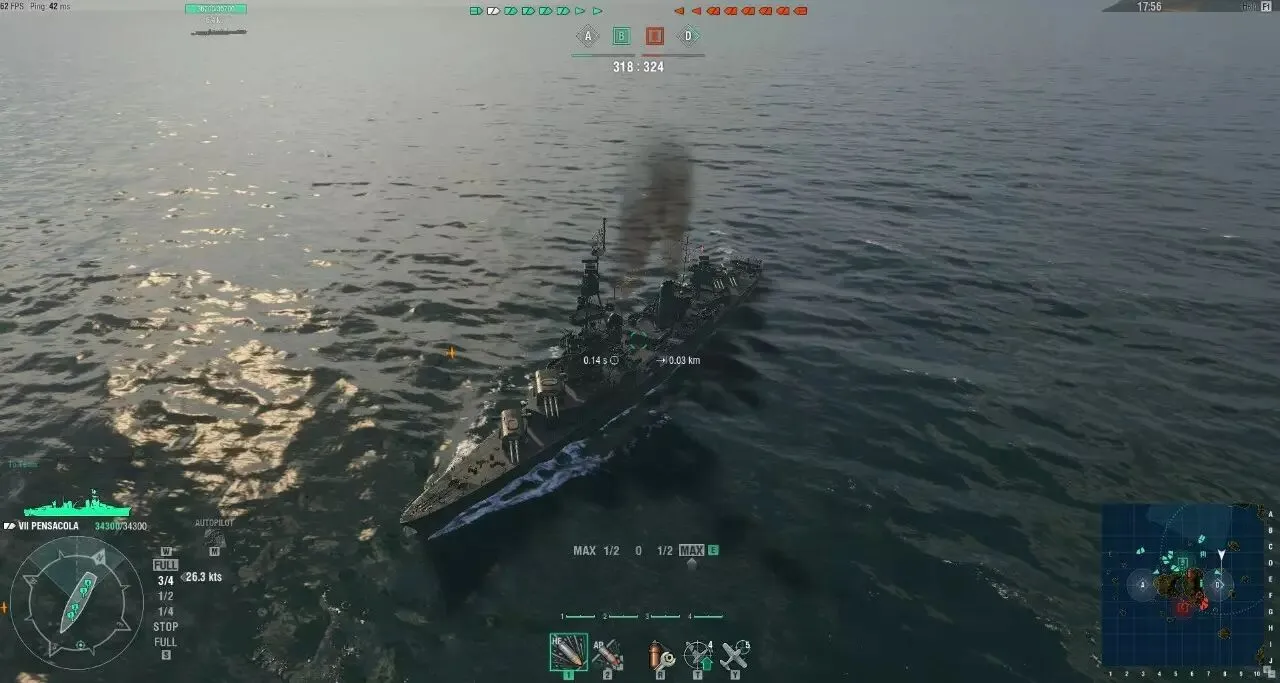1280x683 pixels.
Task: Click the ship compass rudder dial
Action: (78, 603)
